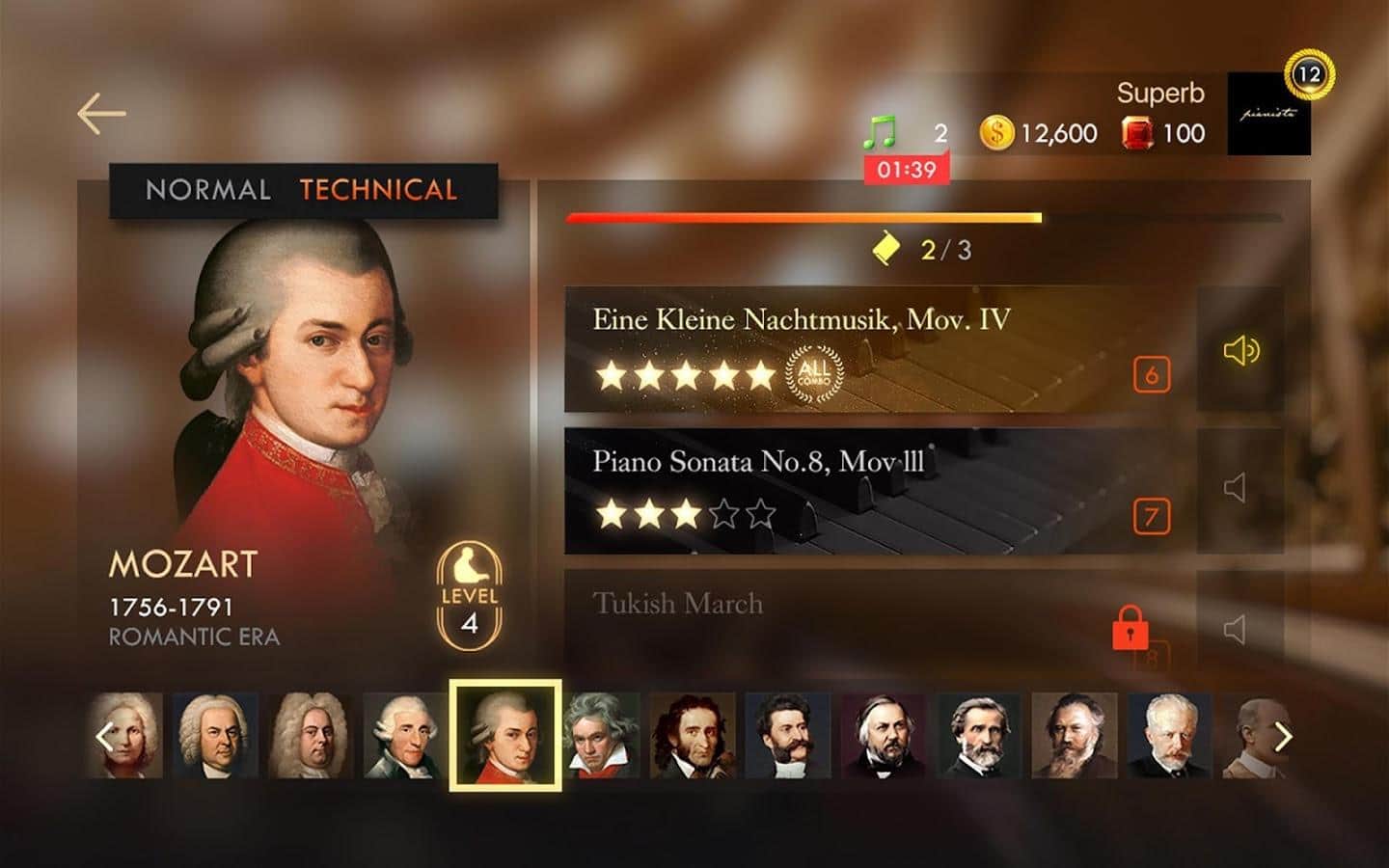Play the speaker preview for Piano Sonata No.8

point(1236,488)
